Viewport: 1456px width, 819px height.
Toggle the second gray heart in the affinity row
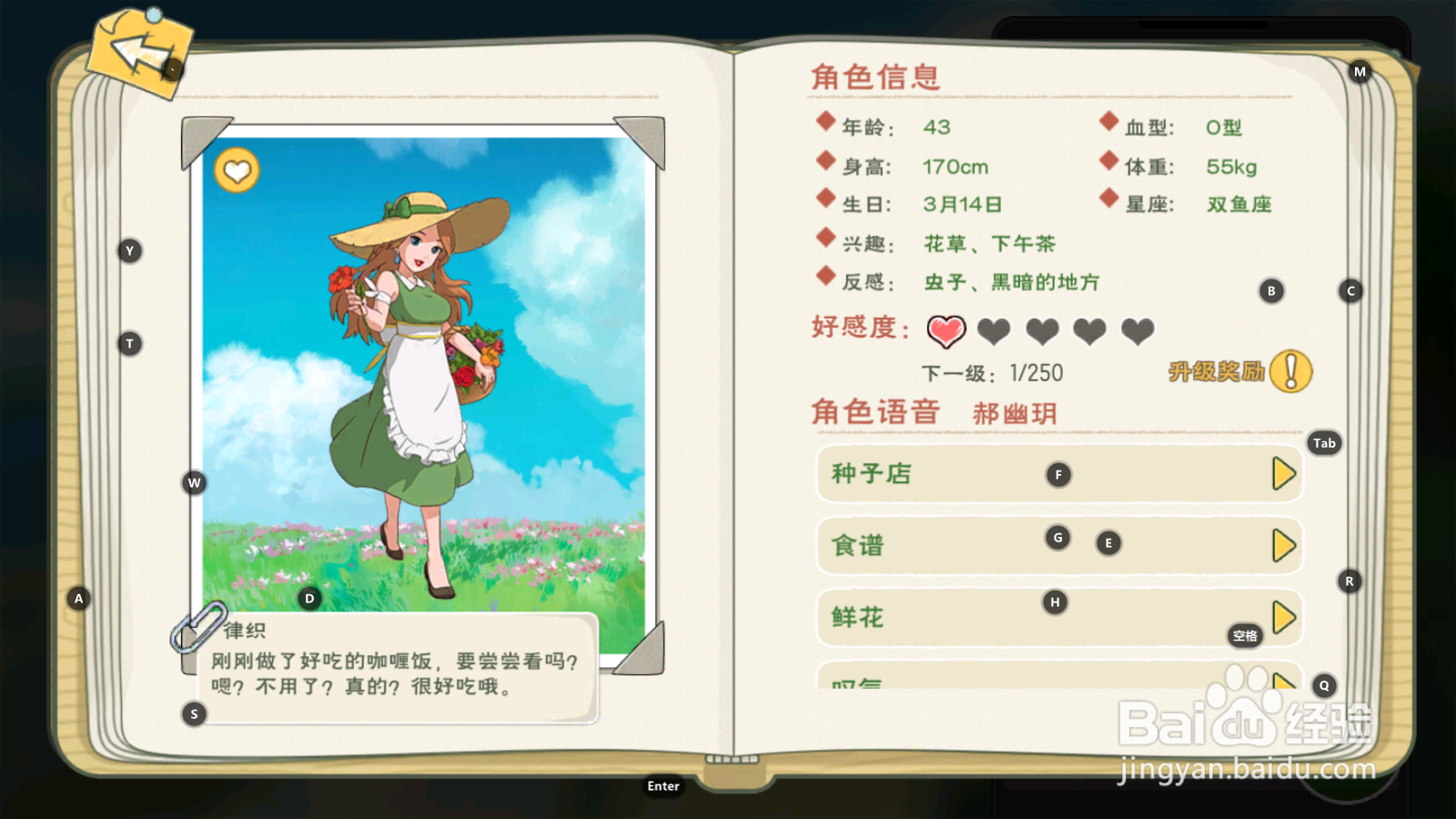click(x=994, y=332)
